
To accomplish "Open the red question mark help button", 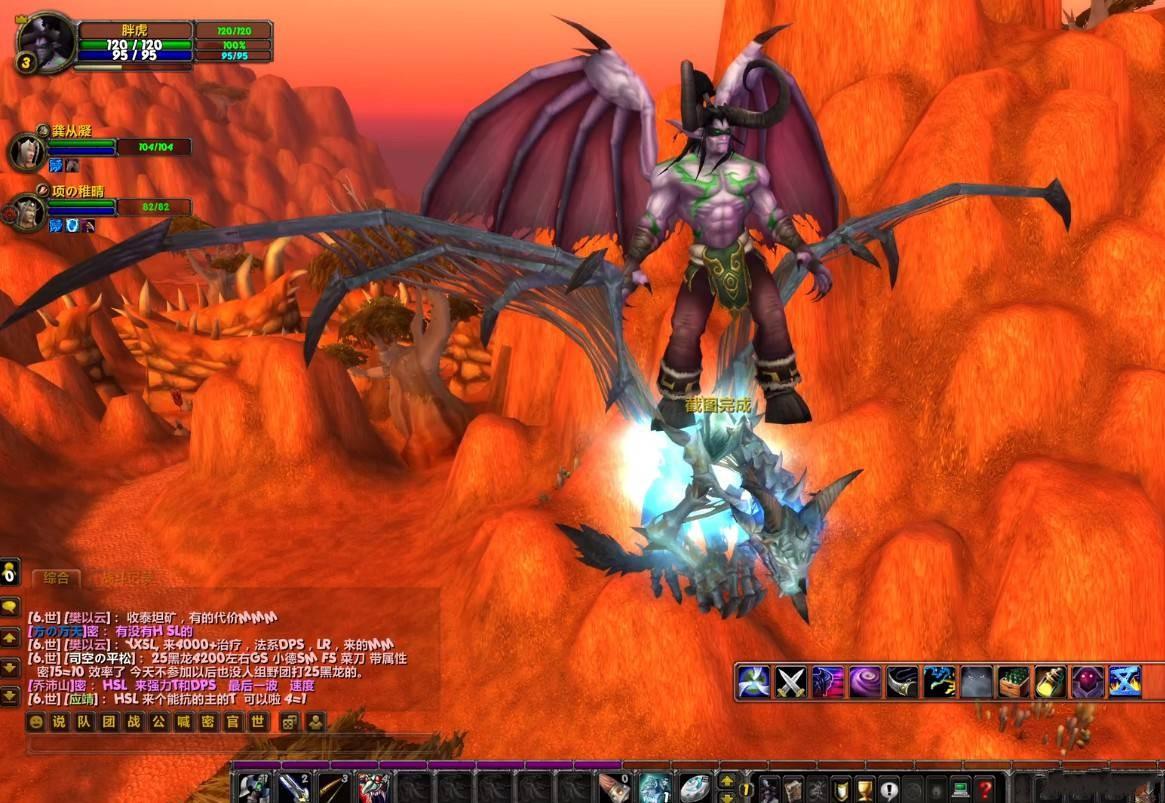I will [985, 789].
